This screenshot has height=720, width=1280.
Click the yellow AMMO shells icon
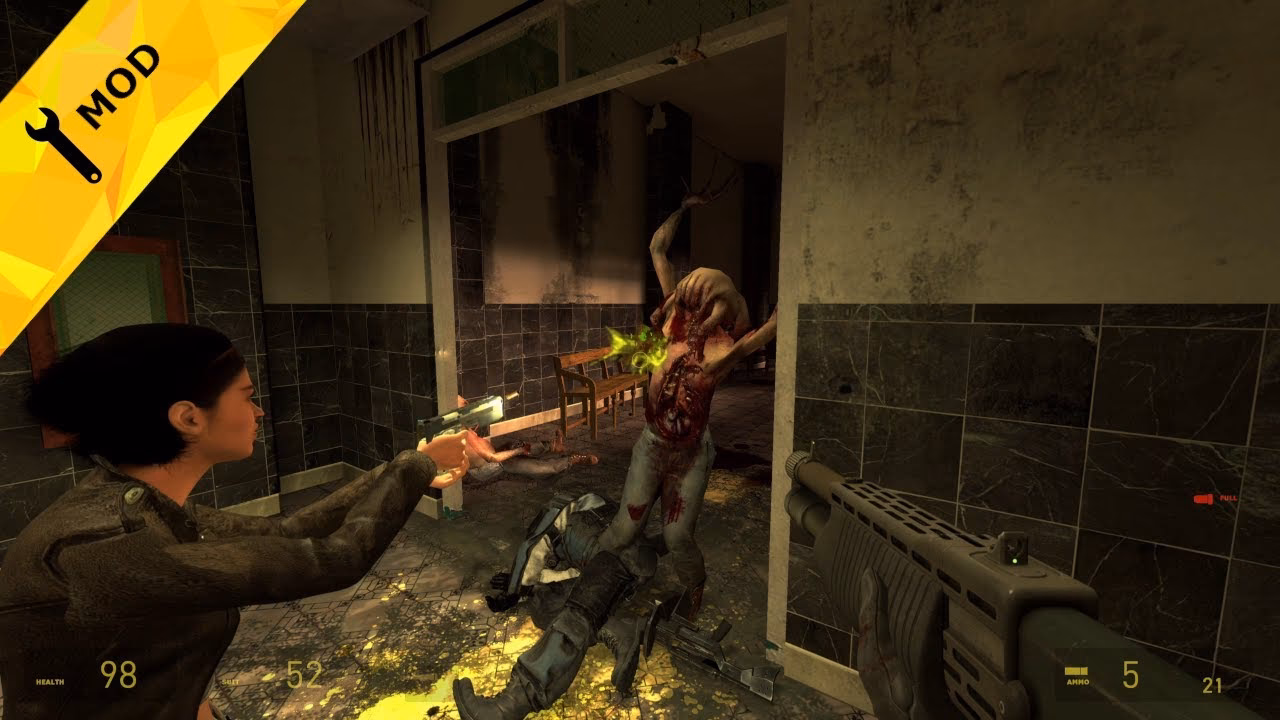point(1076,670)
